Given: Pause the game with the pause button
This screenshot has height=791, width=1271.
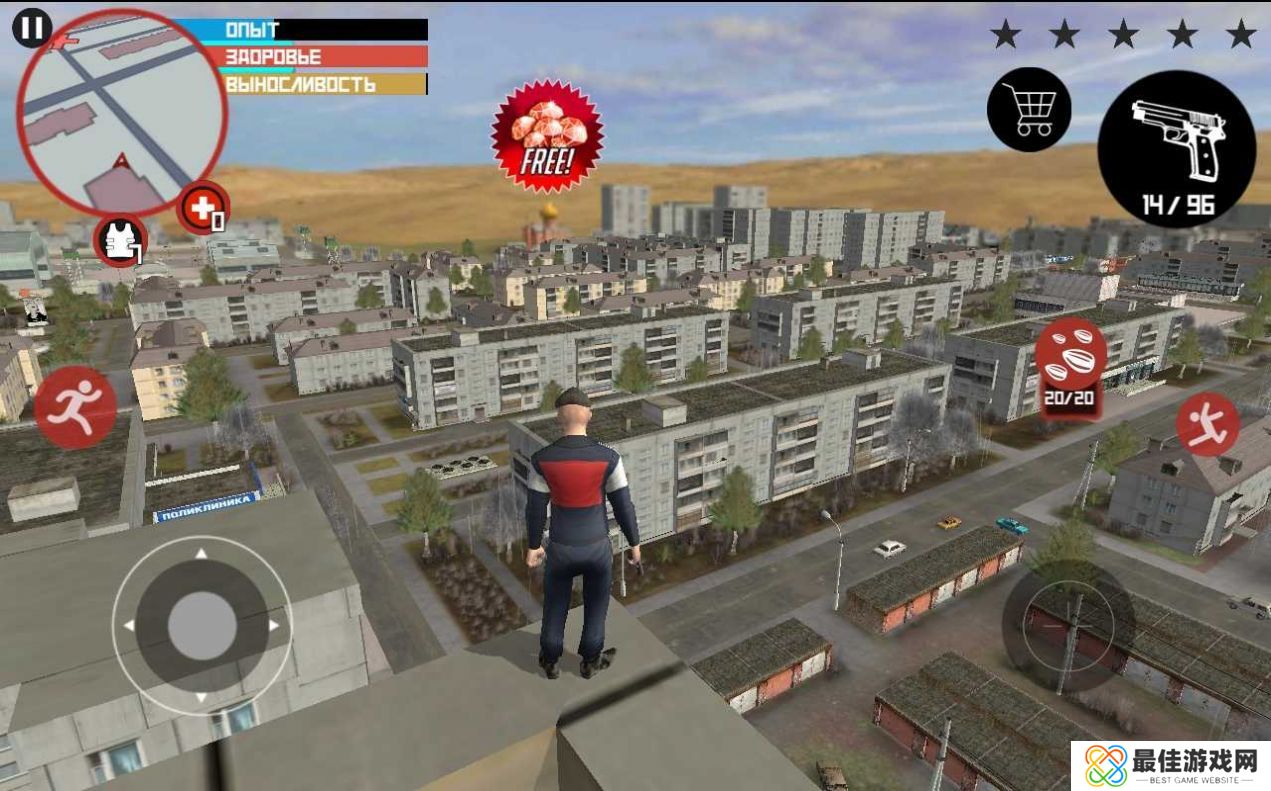Looking at the screenshot, I should [32, 28].
